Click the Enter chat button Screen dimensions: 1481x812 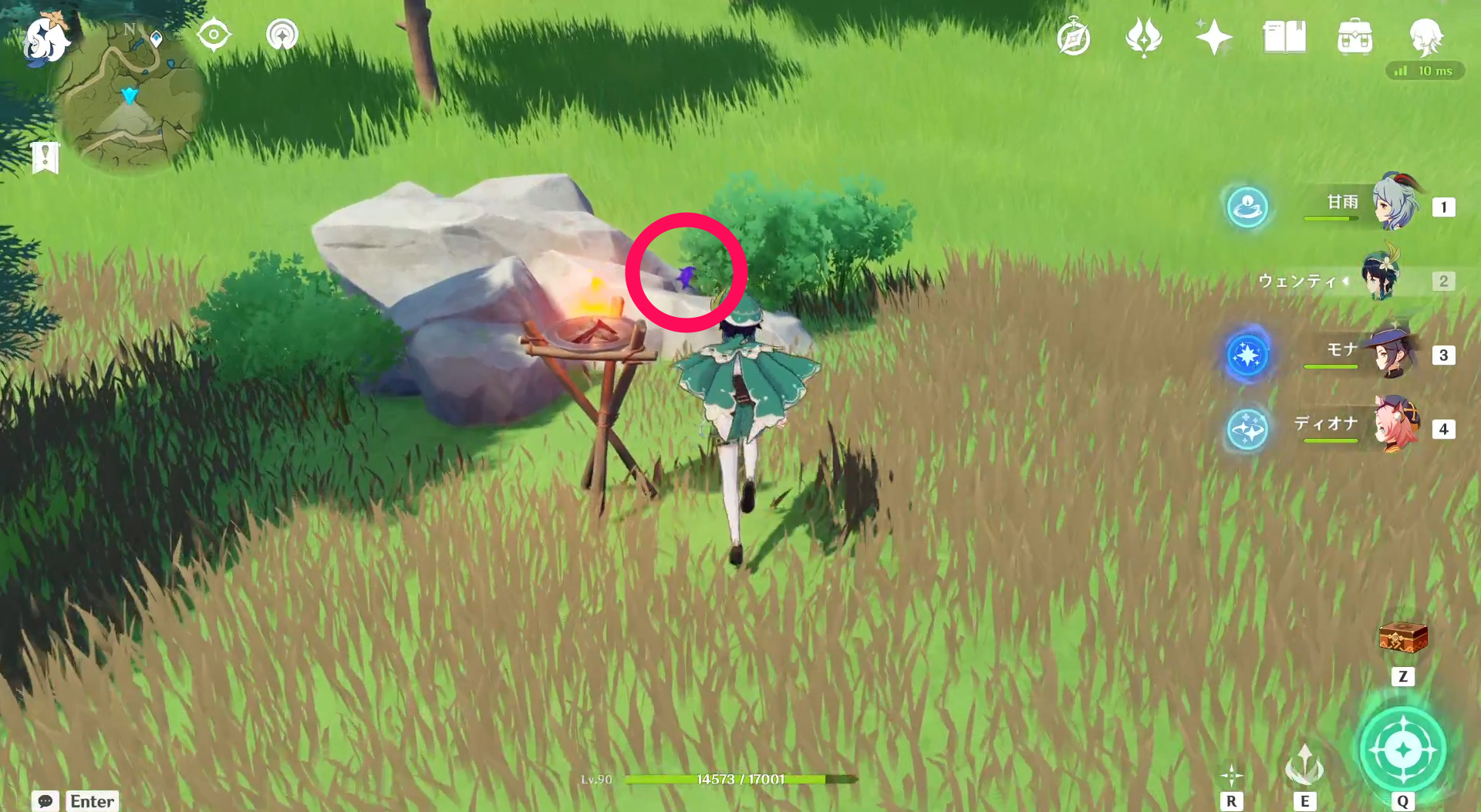click(x=91, y=802)
